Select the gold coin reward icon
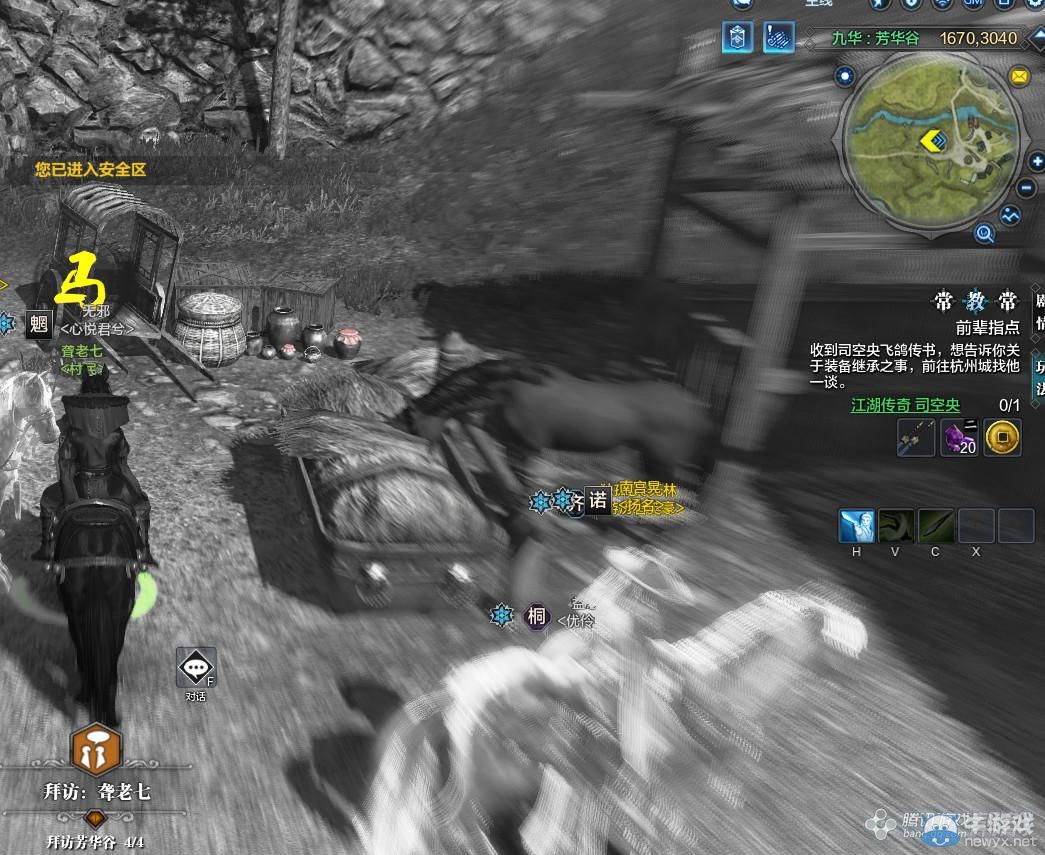This screenshot has width=1045, height=855. pyautogui.click(x=1002, y=437)
